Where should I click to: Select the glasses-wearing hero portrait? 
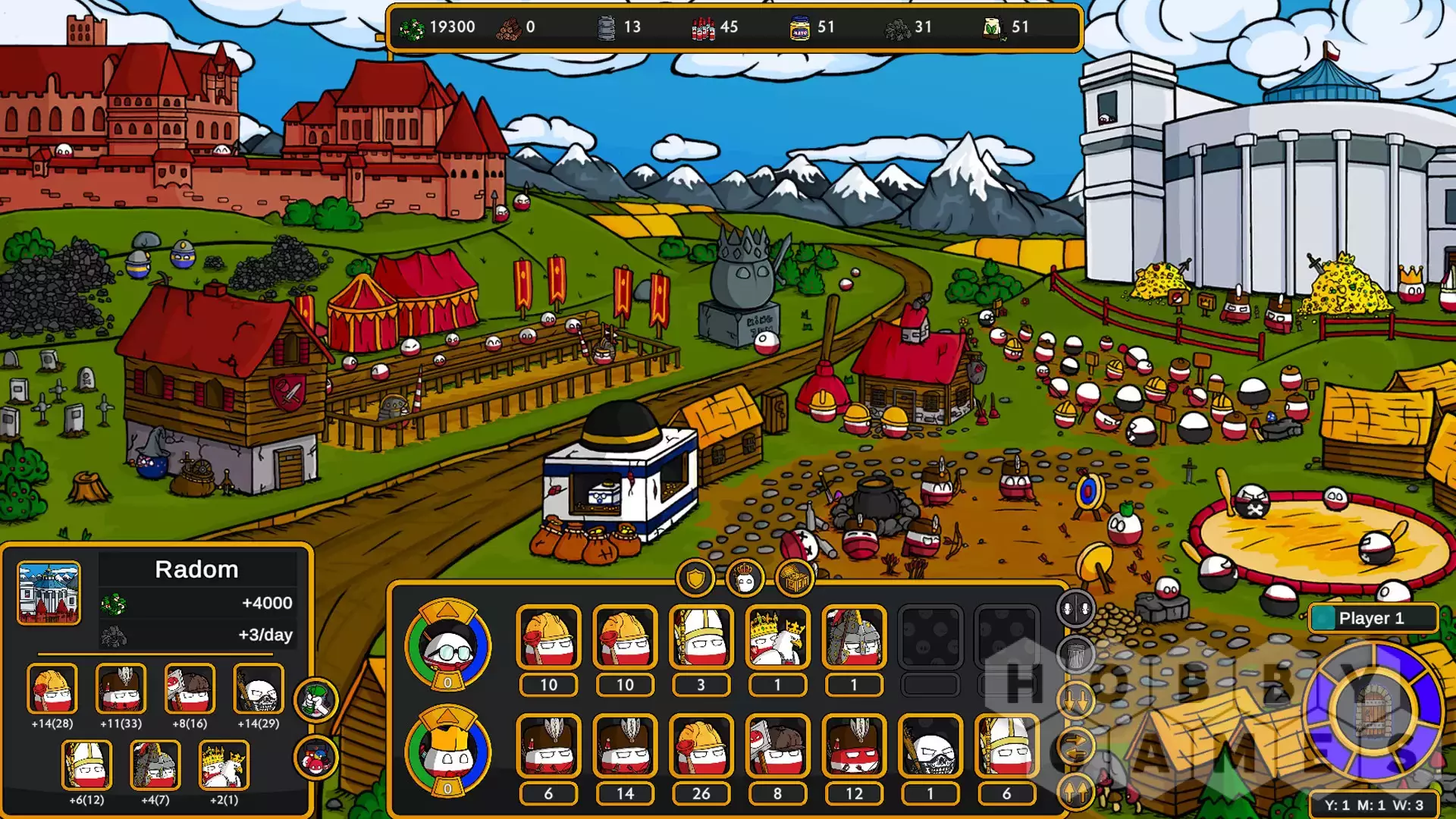(447, 645)
